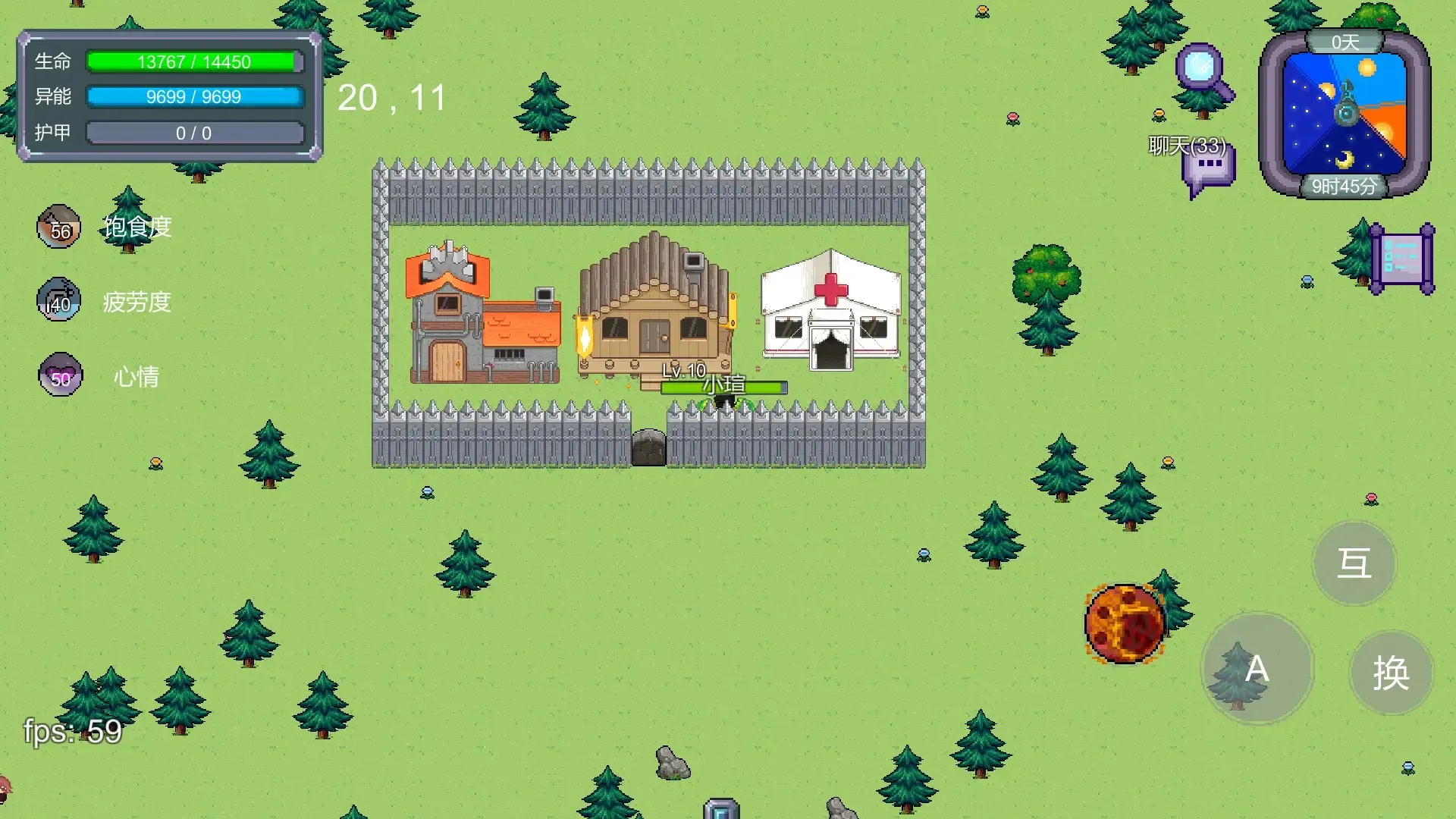The height and width of the screenshot is (819, 1456).
Task: Open the chat speech bubble (聊天)
Action: coord(1207,170)
